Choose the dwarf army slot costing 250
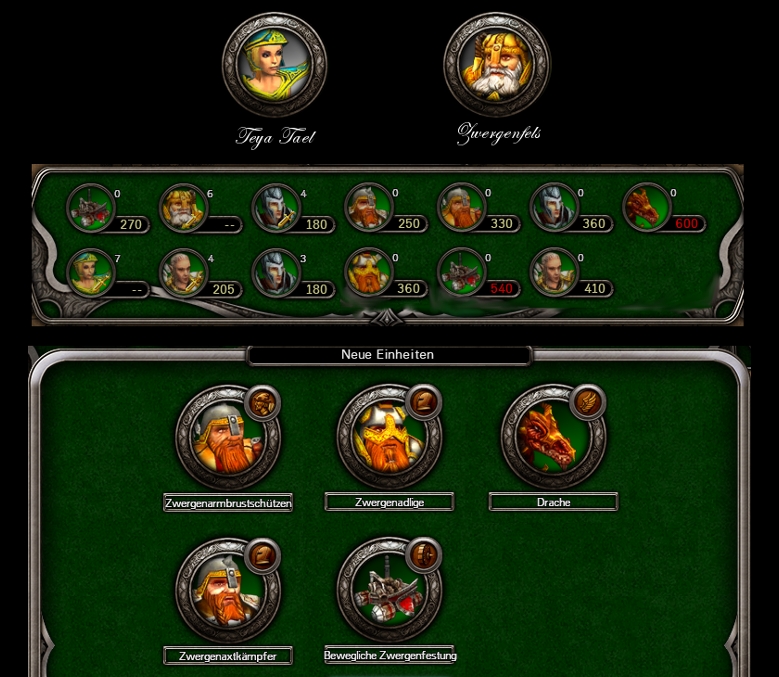The width and height of the screenshot is (779, 677). [x=368, y=208]
